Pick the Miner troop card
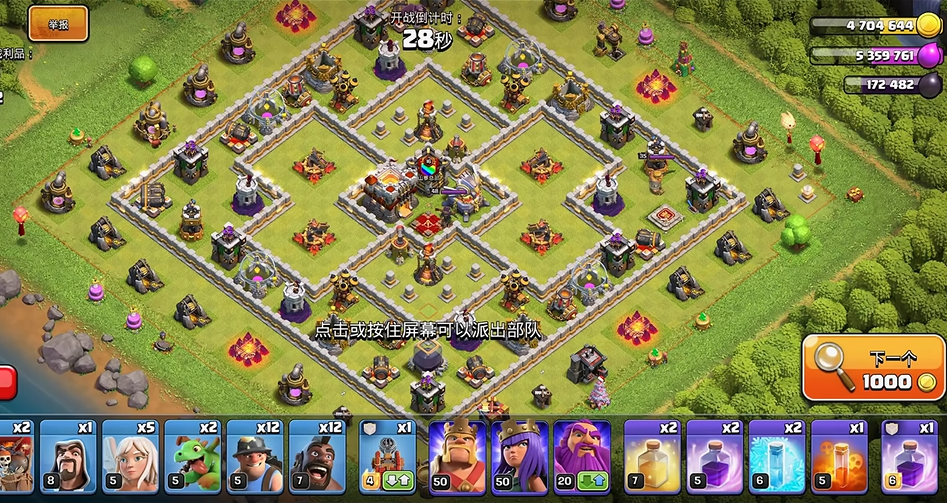The image size is (947, 503). [255, 458]
